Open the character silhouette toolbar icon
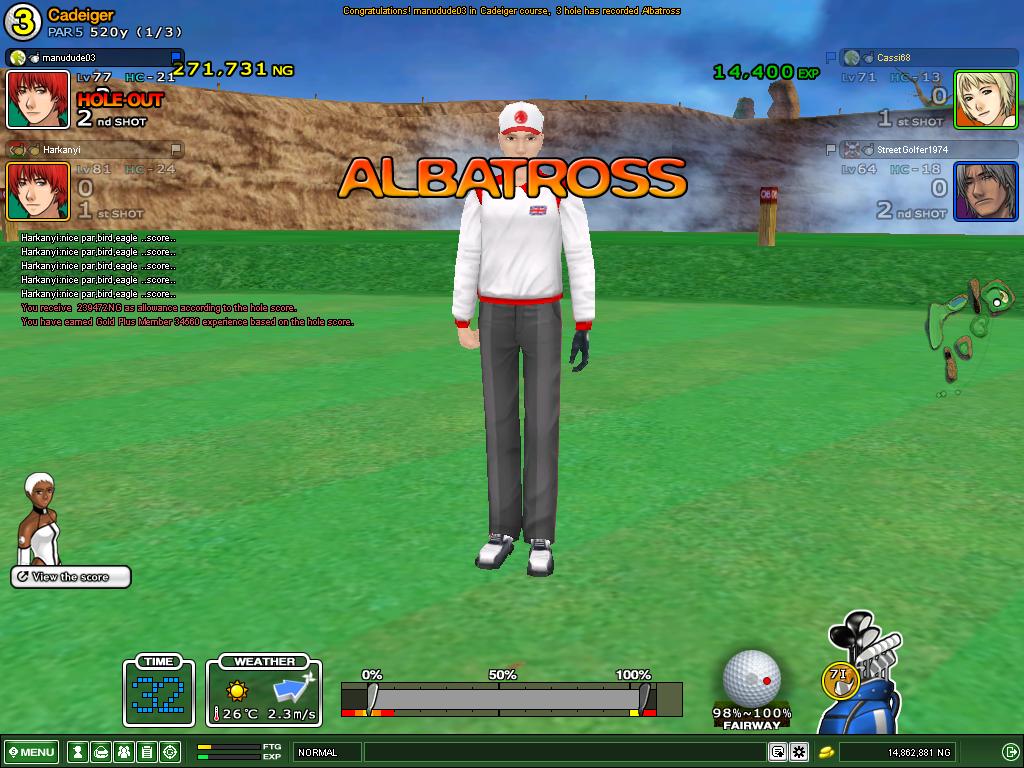 pyautogui.click(x=77, y=752)
